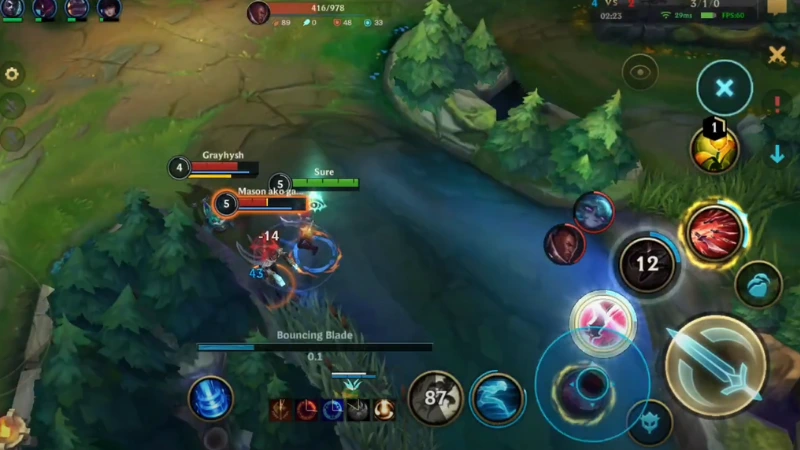
Task: Use the blue recall button
Action: coord(211,398)
